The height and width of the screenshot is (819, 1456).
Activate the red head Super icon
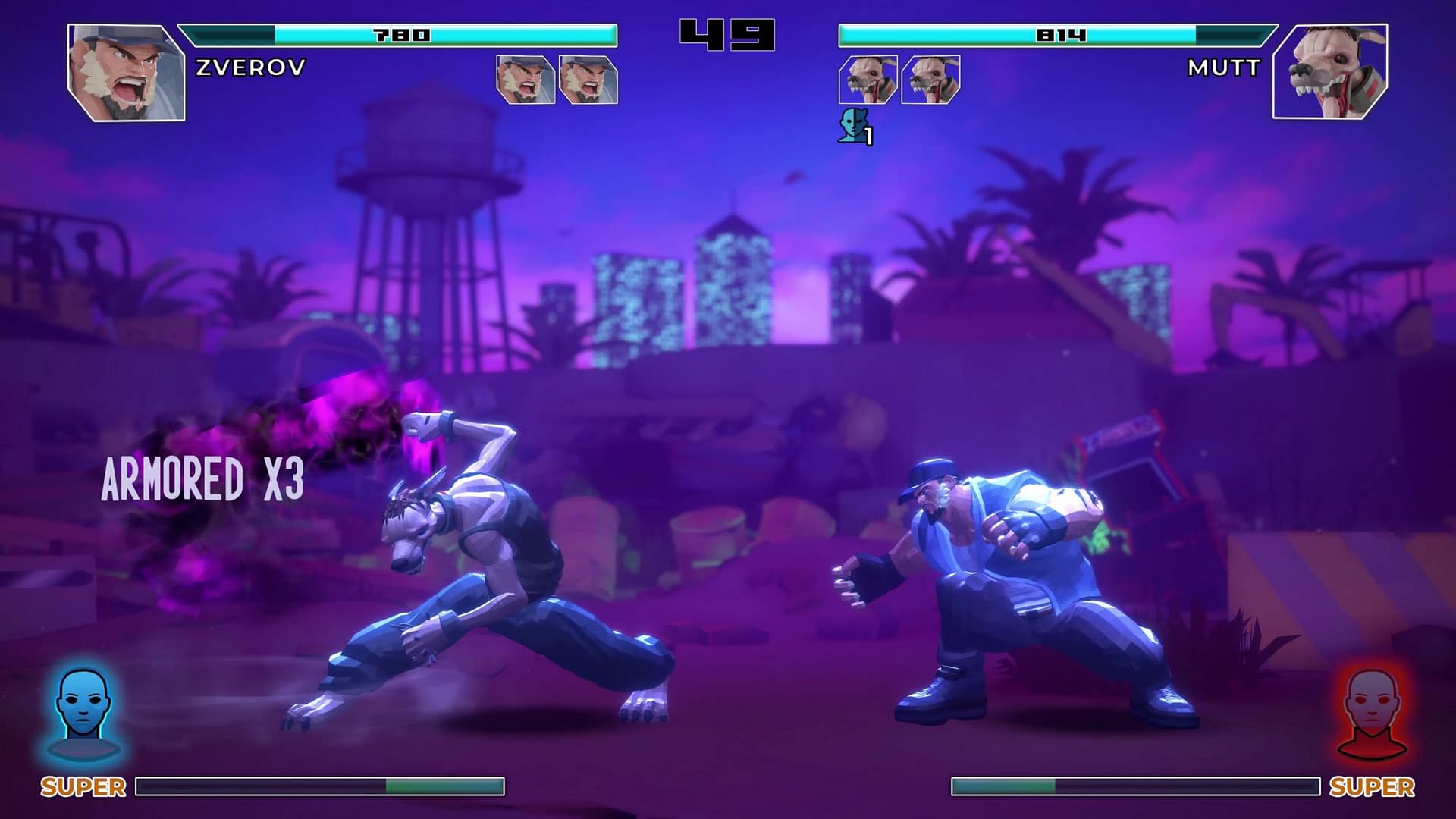[x=1372, y=713]
